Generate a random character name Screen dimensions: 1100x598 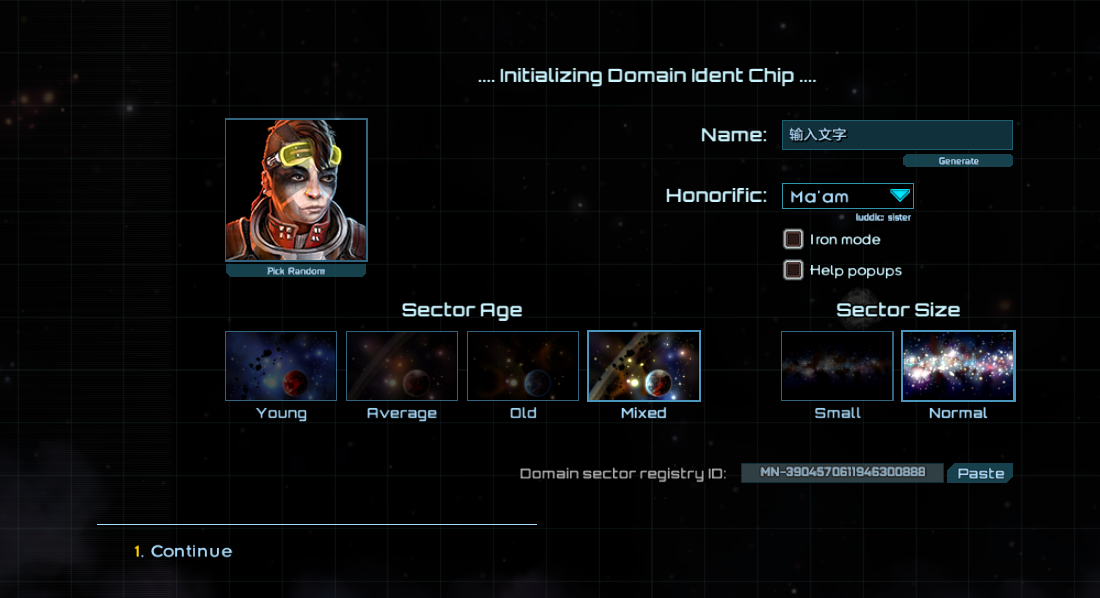tap(957, 161)
